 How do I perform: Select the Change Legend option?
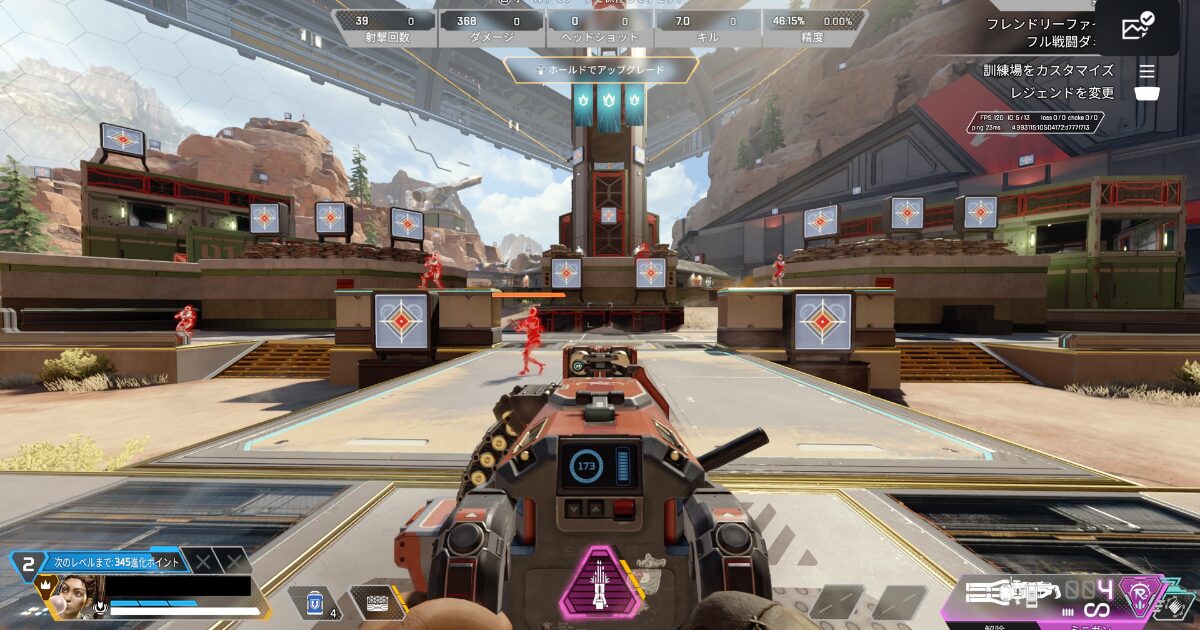pos(1061,93)
